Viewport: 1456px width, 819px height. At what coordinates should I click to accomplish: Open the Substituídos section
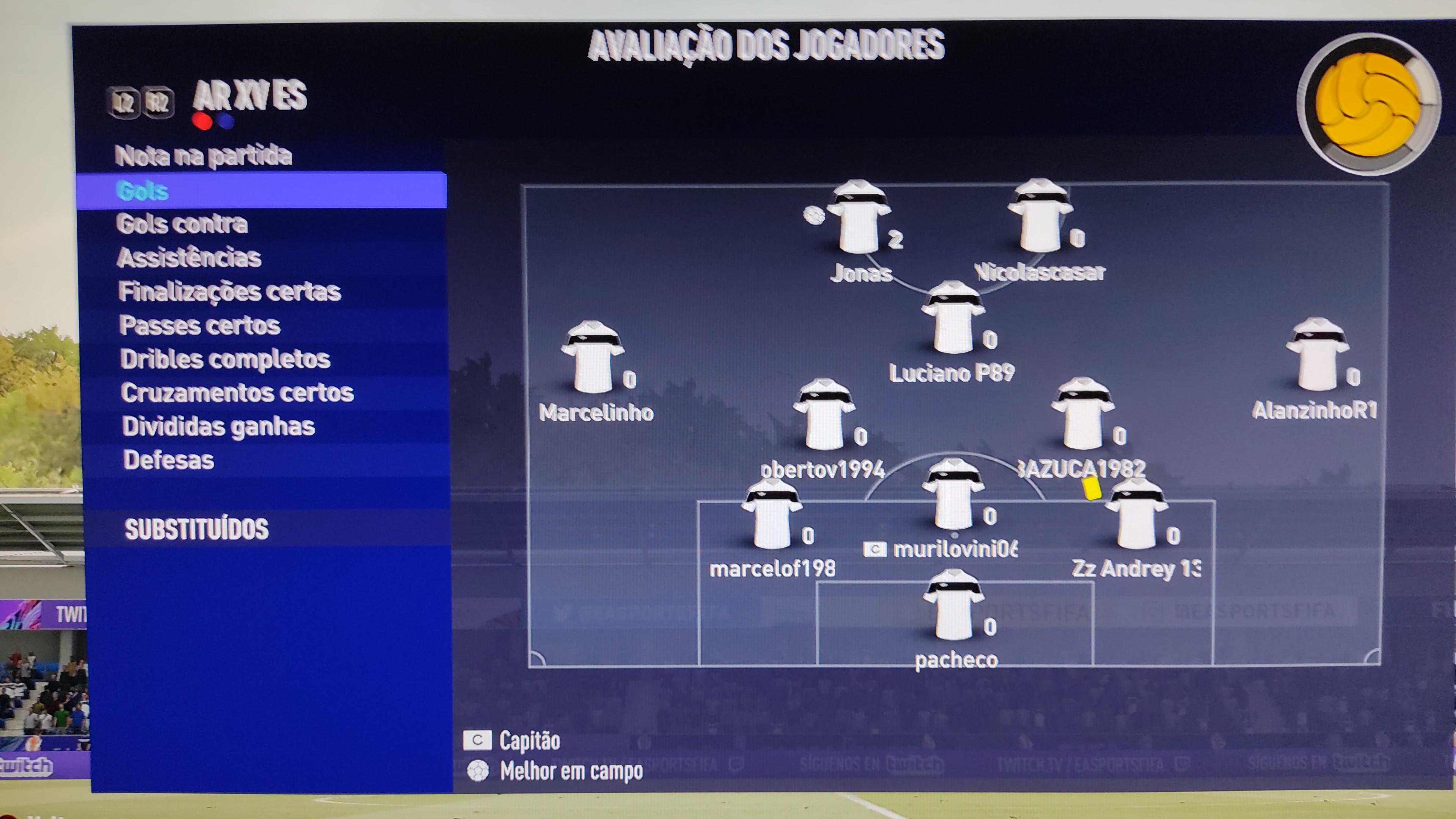(x=196, y=529)
